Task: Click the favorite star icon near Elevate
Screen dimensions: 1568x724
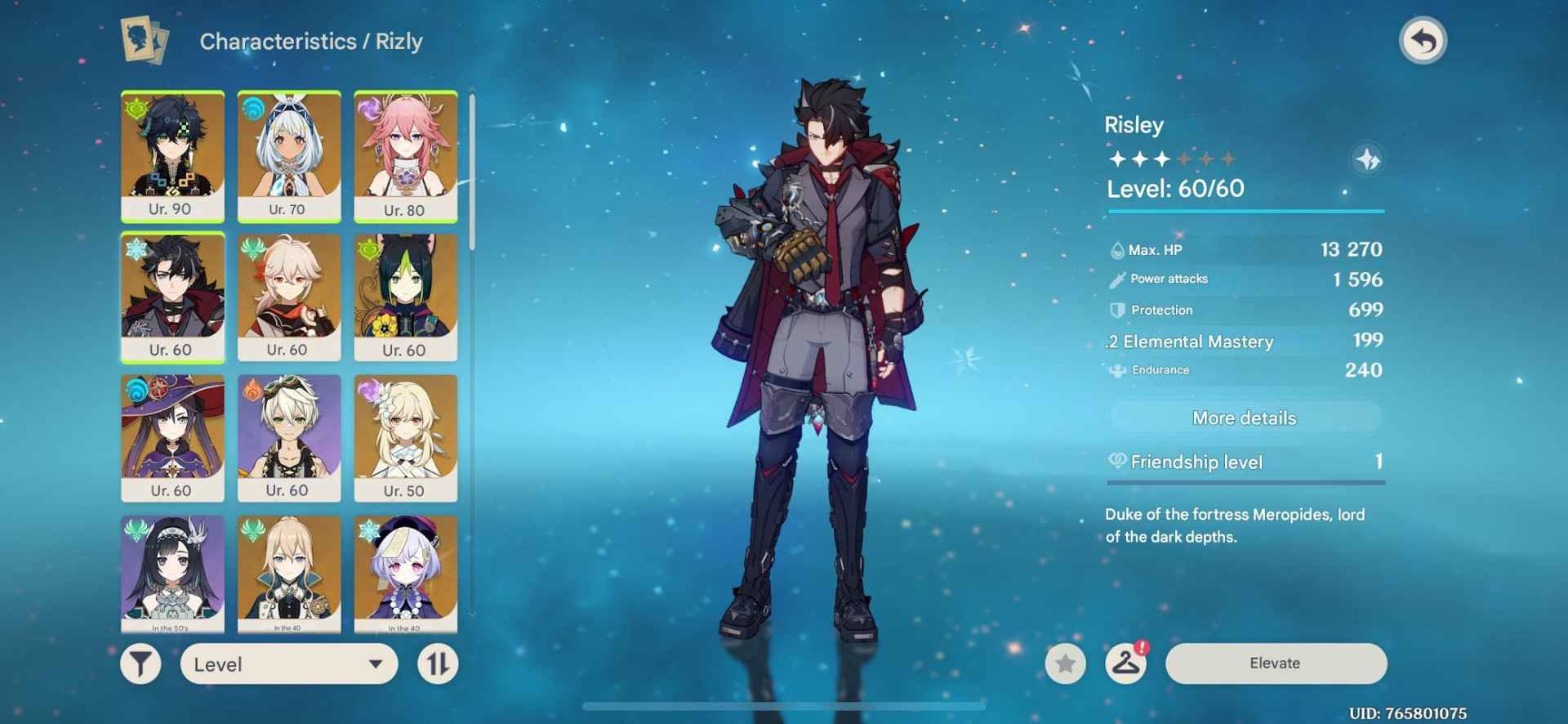Action: pos(1063,664)
